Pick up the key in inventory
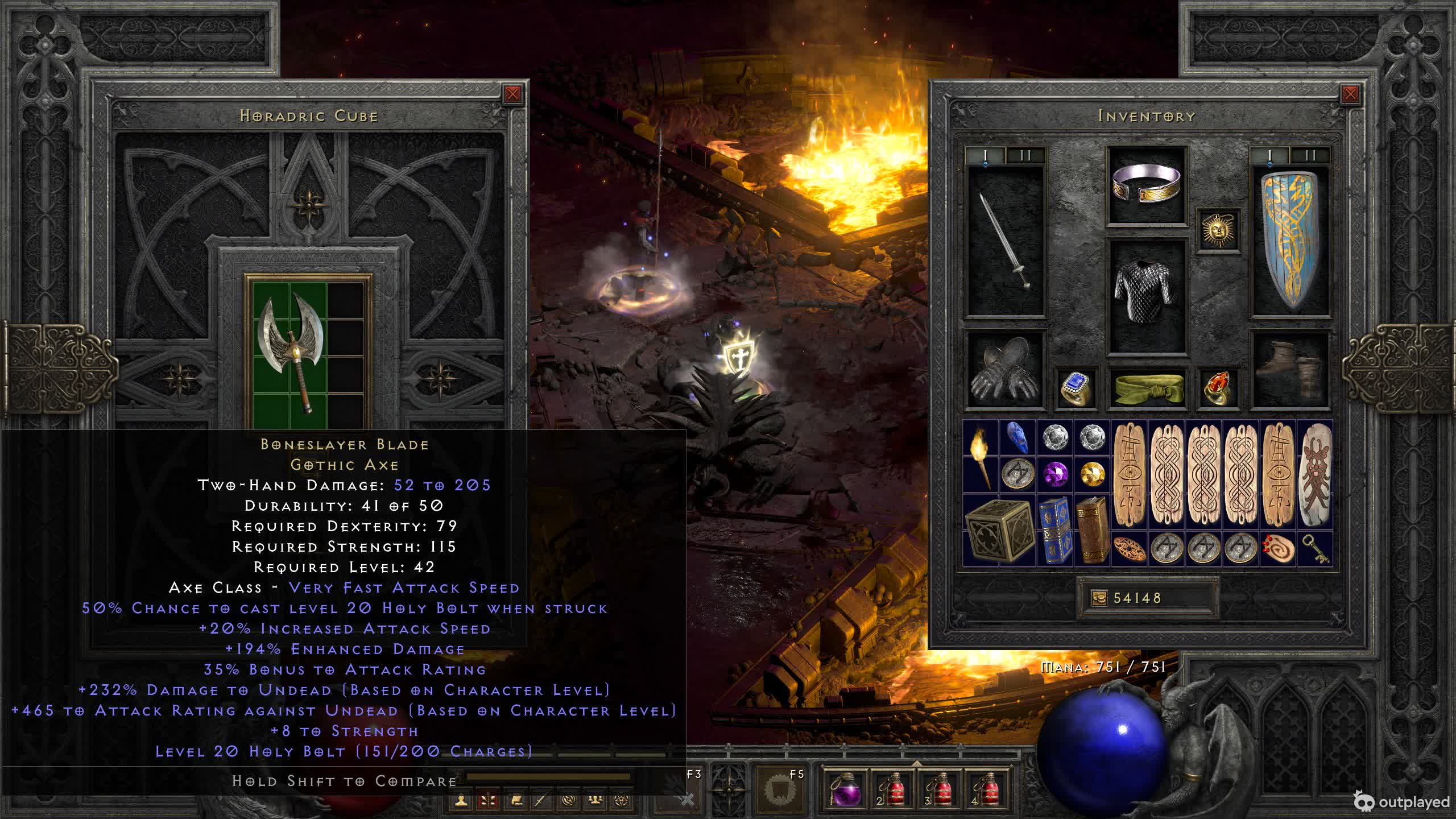The height and width of the screenshot is (819, 1456). [x=1315, y=548]
